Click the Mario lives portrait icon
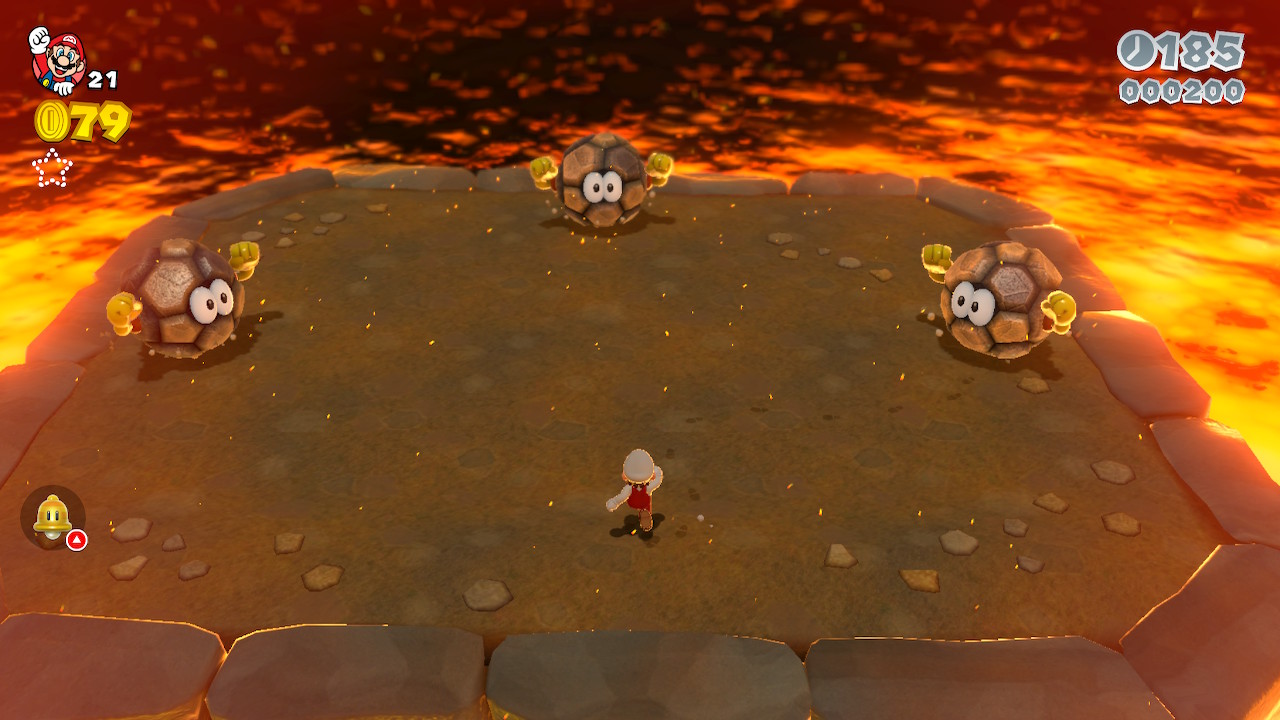This screenshot has width=1280, height=720. pyautogui.click(x=57, y=59)
